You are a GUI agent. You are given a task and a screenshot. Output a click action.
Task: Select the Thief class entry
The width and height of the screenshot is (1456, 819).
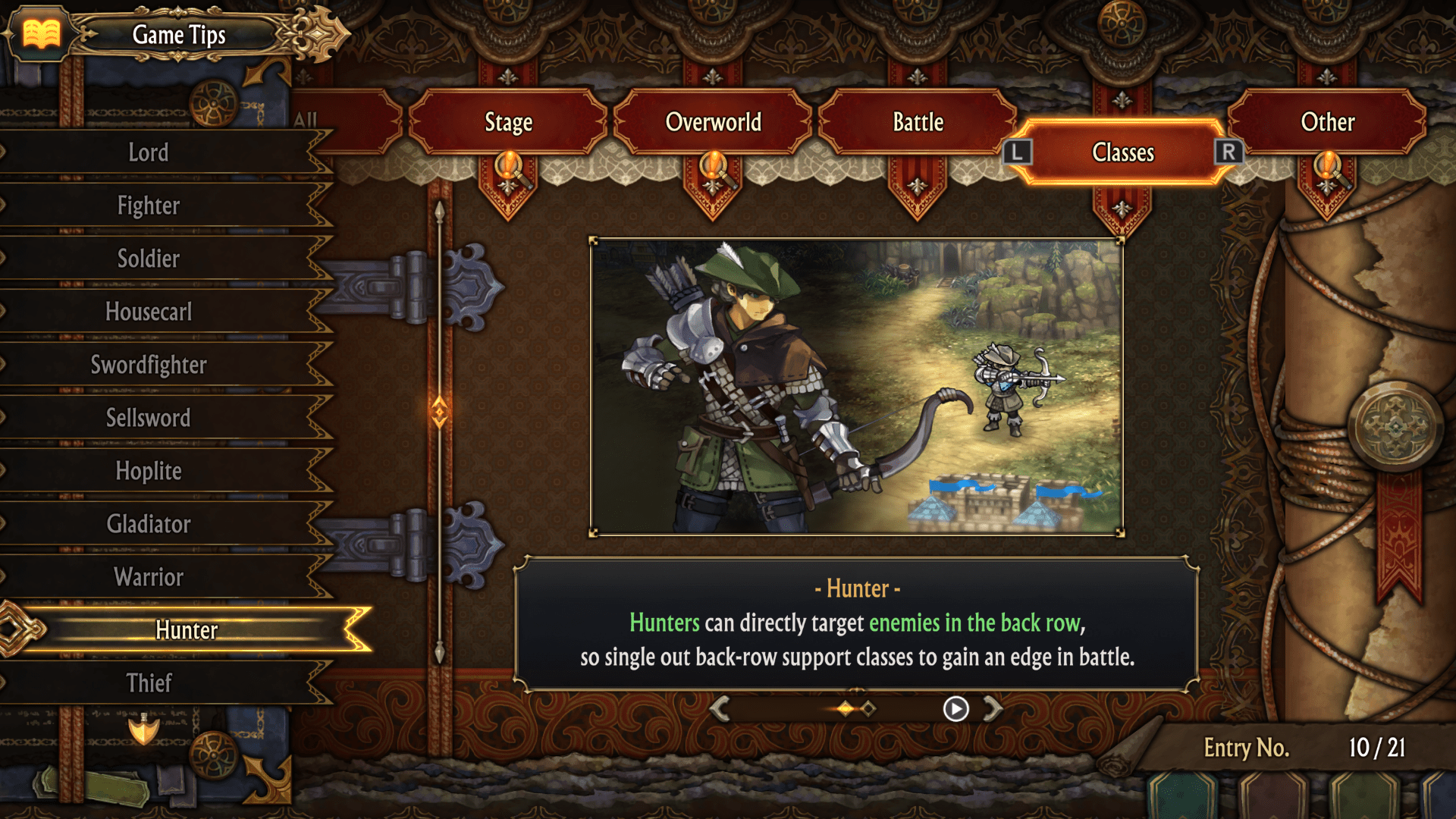[149, 683]
